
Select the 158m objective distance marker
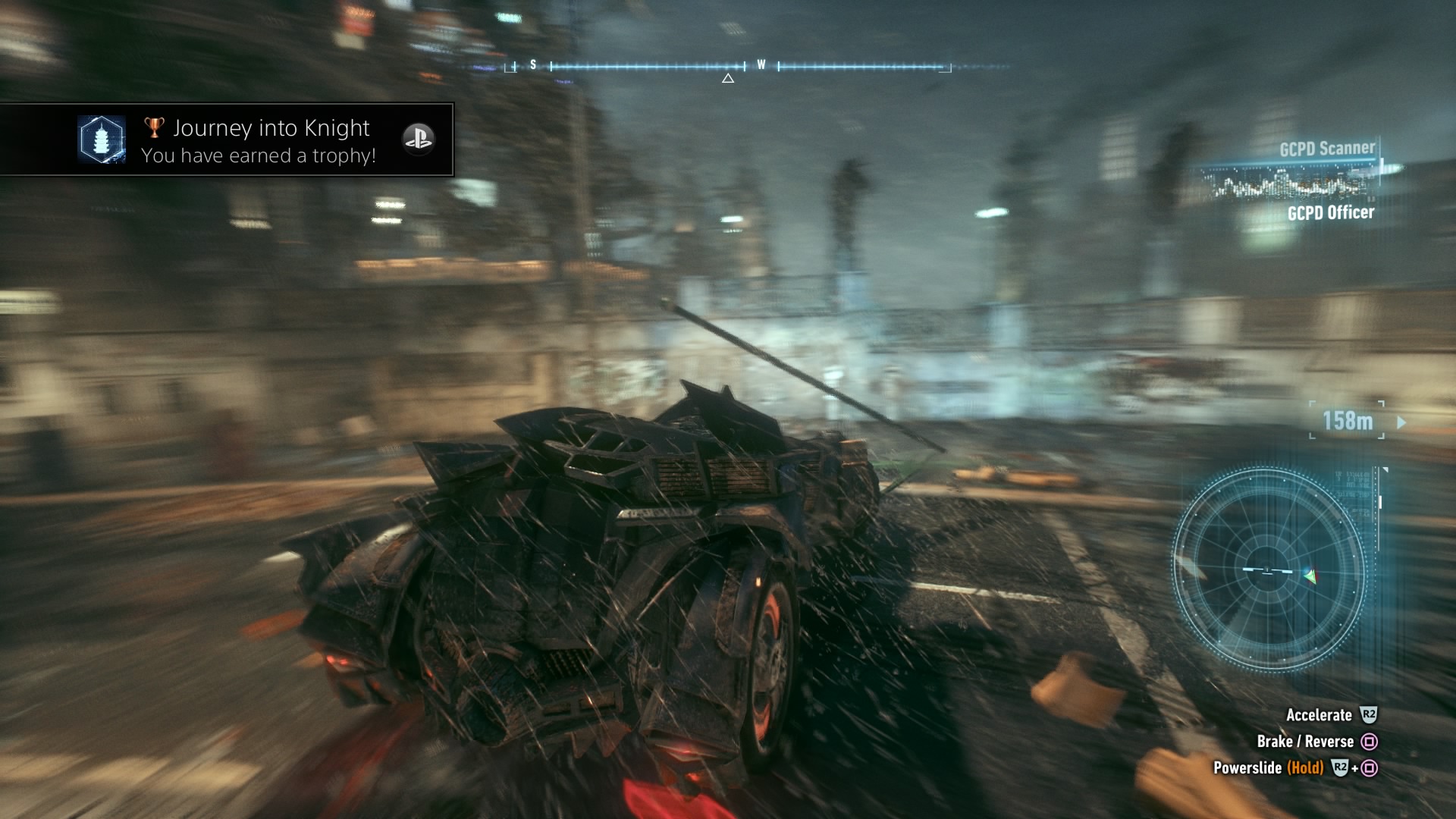click(x=1348, y=421)
